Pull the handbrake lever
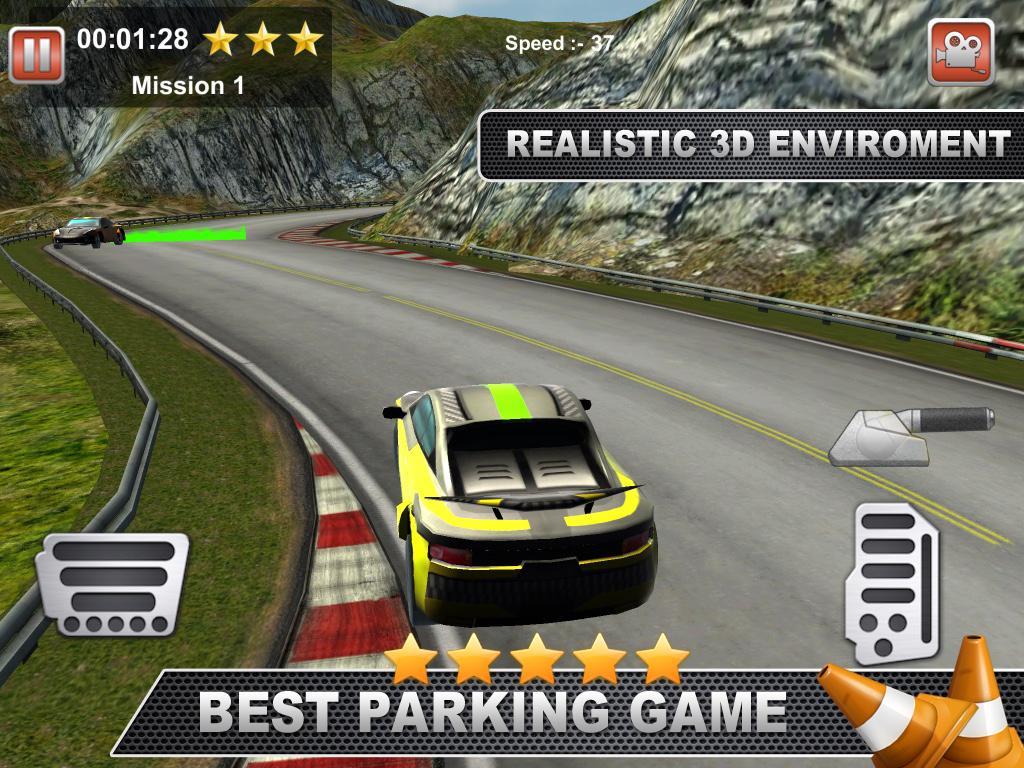 click(910, 434)
